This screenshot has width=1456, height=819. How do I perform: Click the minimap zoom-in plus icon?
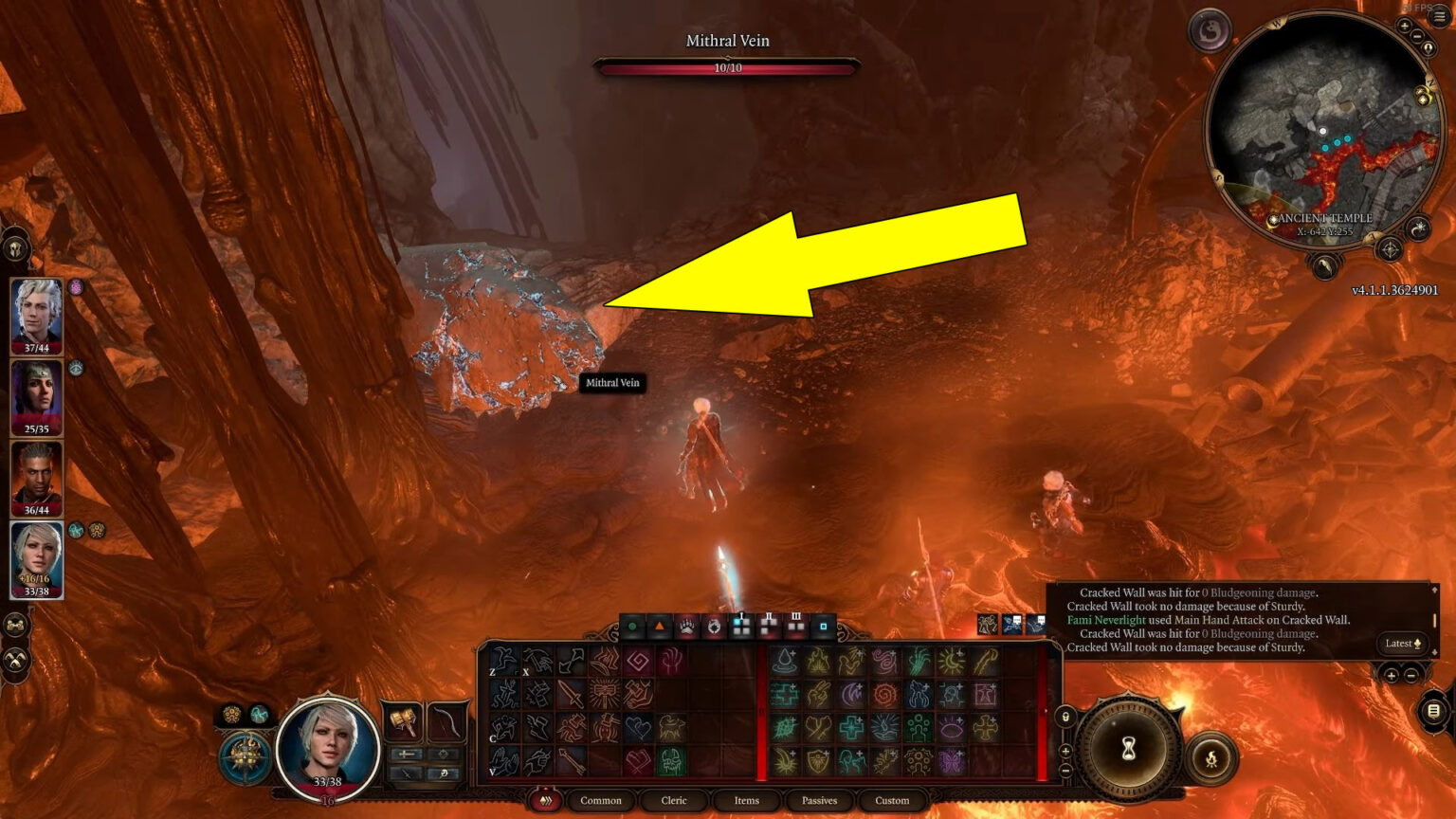coord(1404,25)
